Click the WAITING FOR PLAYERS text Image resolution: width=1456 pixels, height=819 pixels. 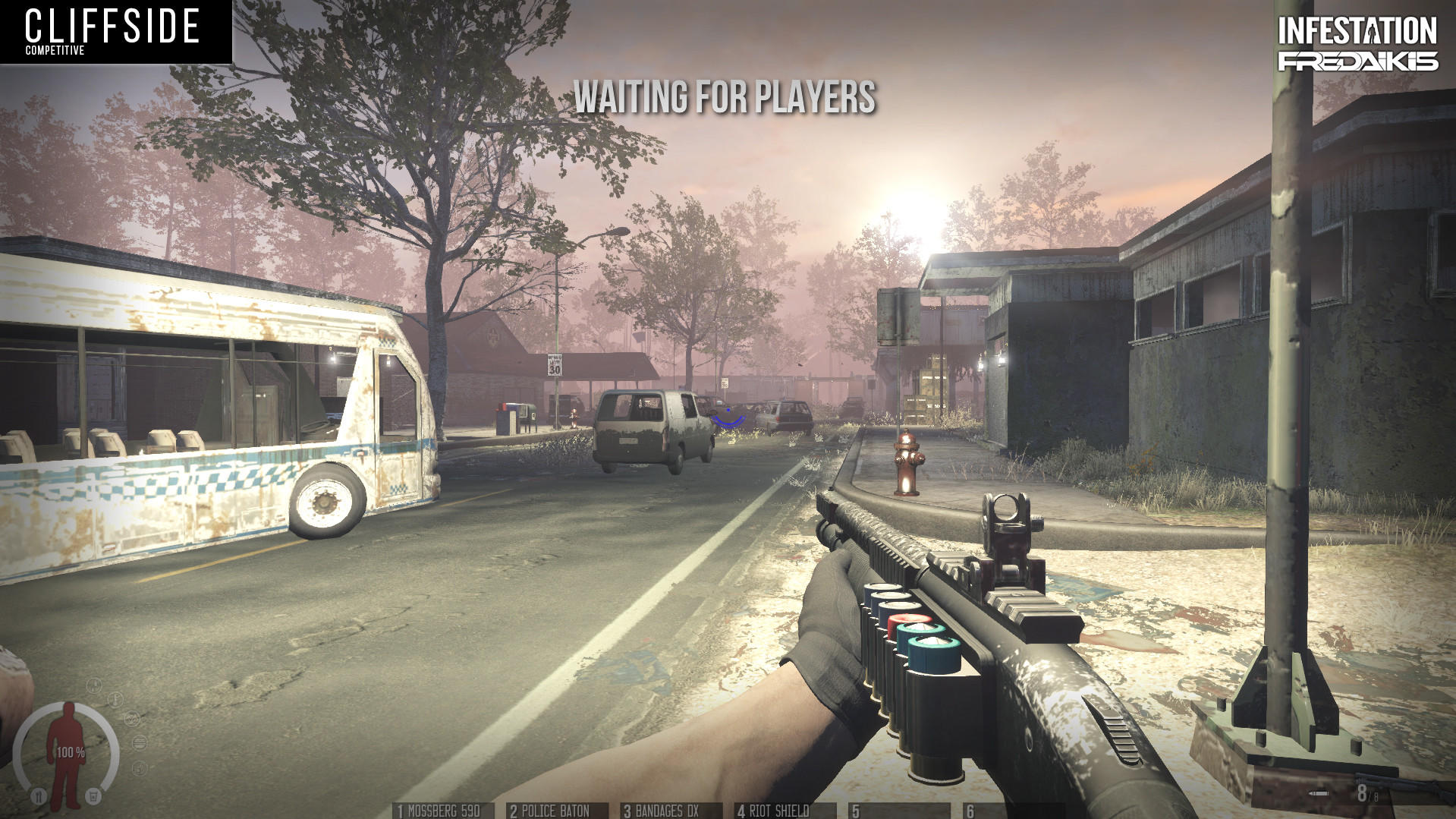tap(727, 97)
